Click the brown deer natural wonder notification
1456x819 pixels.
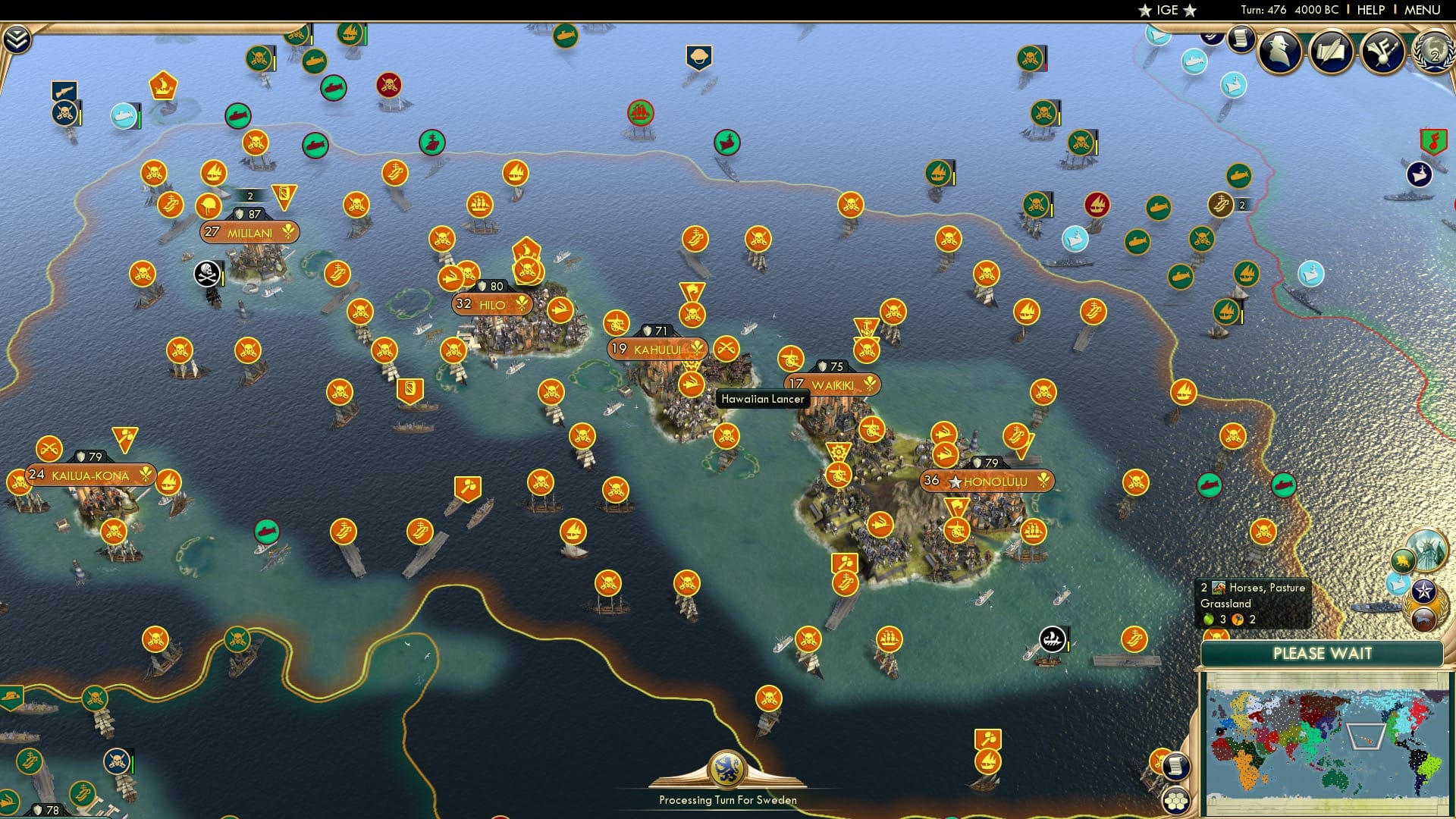pyautogui.click(x=1425, y=619)
